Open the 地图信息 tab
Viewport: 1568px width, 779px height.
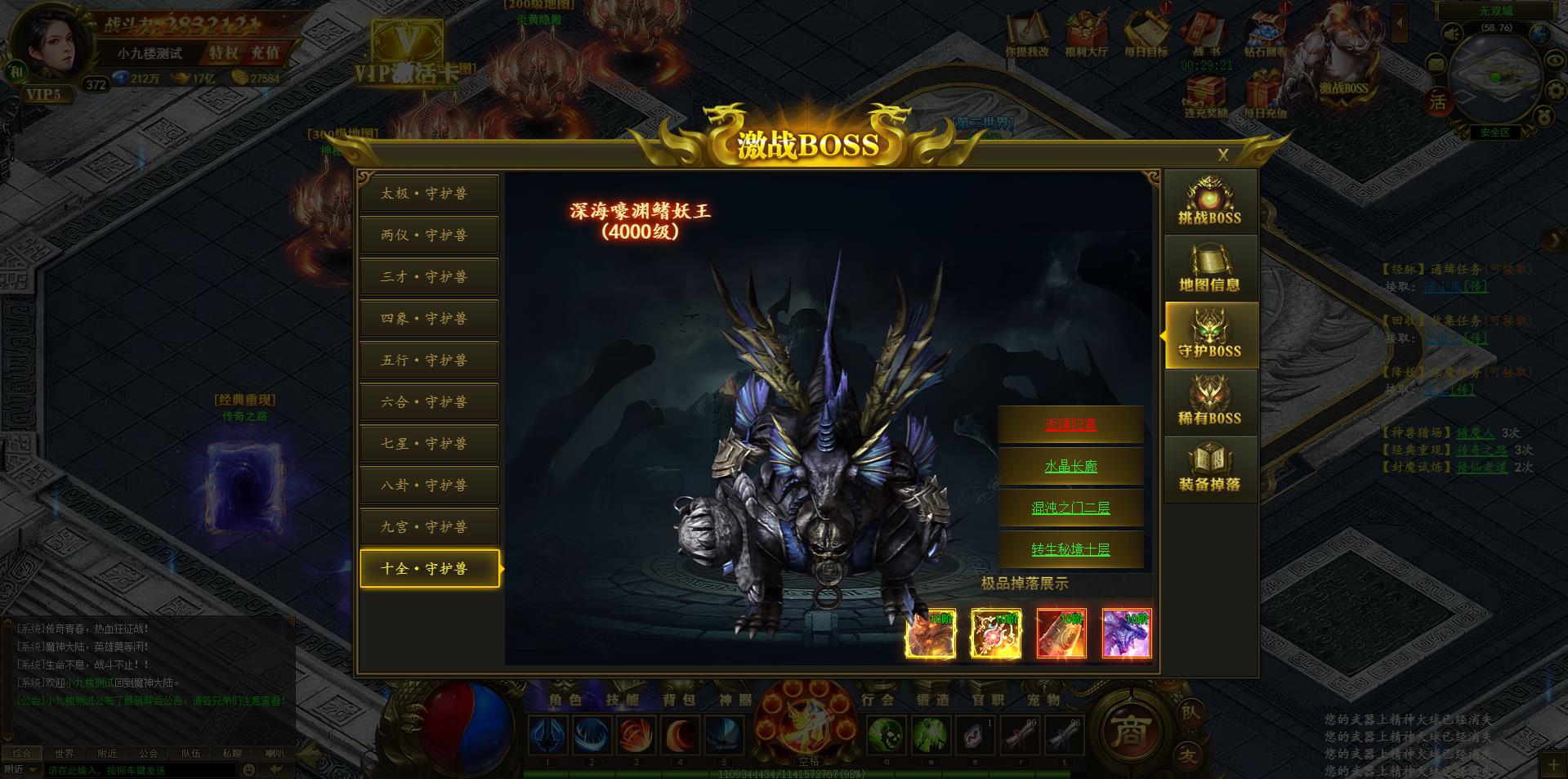coord(1209,269)
